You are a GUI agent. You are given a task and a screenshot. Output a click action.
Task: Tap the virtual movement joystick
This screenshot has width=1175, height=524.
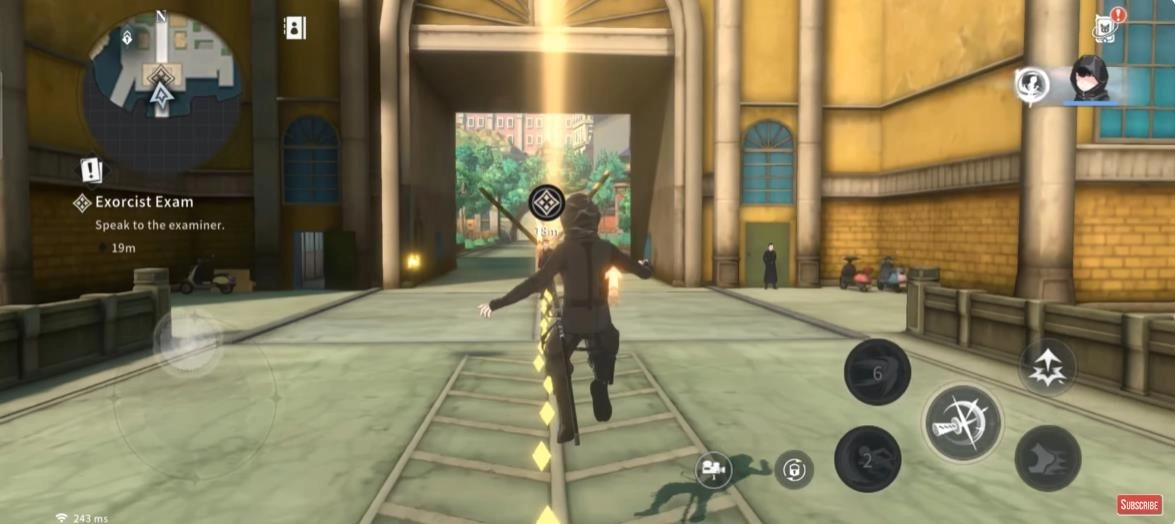click(x=189, y=340)
